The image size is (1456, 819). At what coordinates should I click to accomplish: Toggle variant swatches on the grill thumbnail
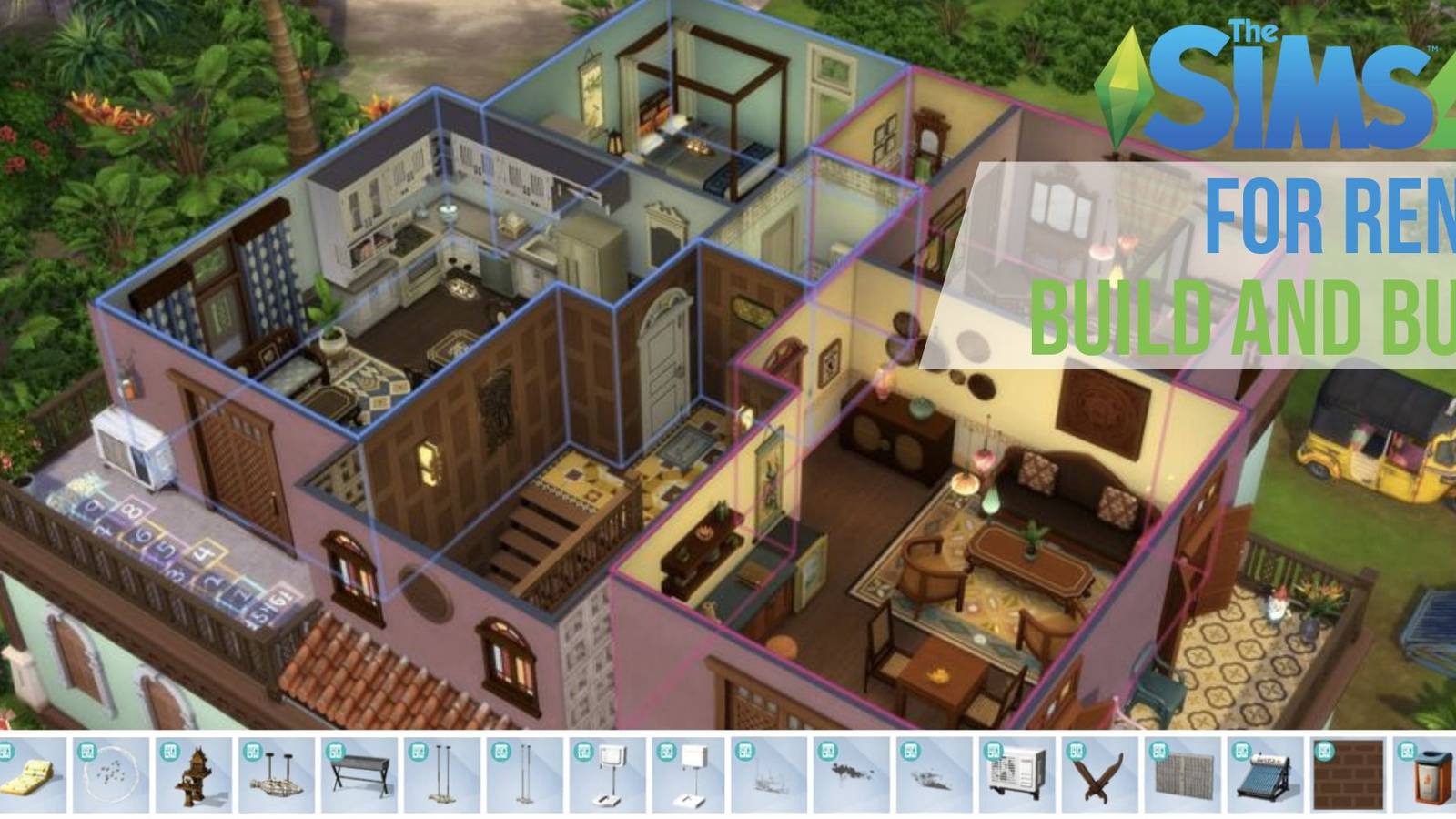pyautogui.click(x=337, y=751)
